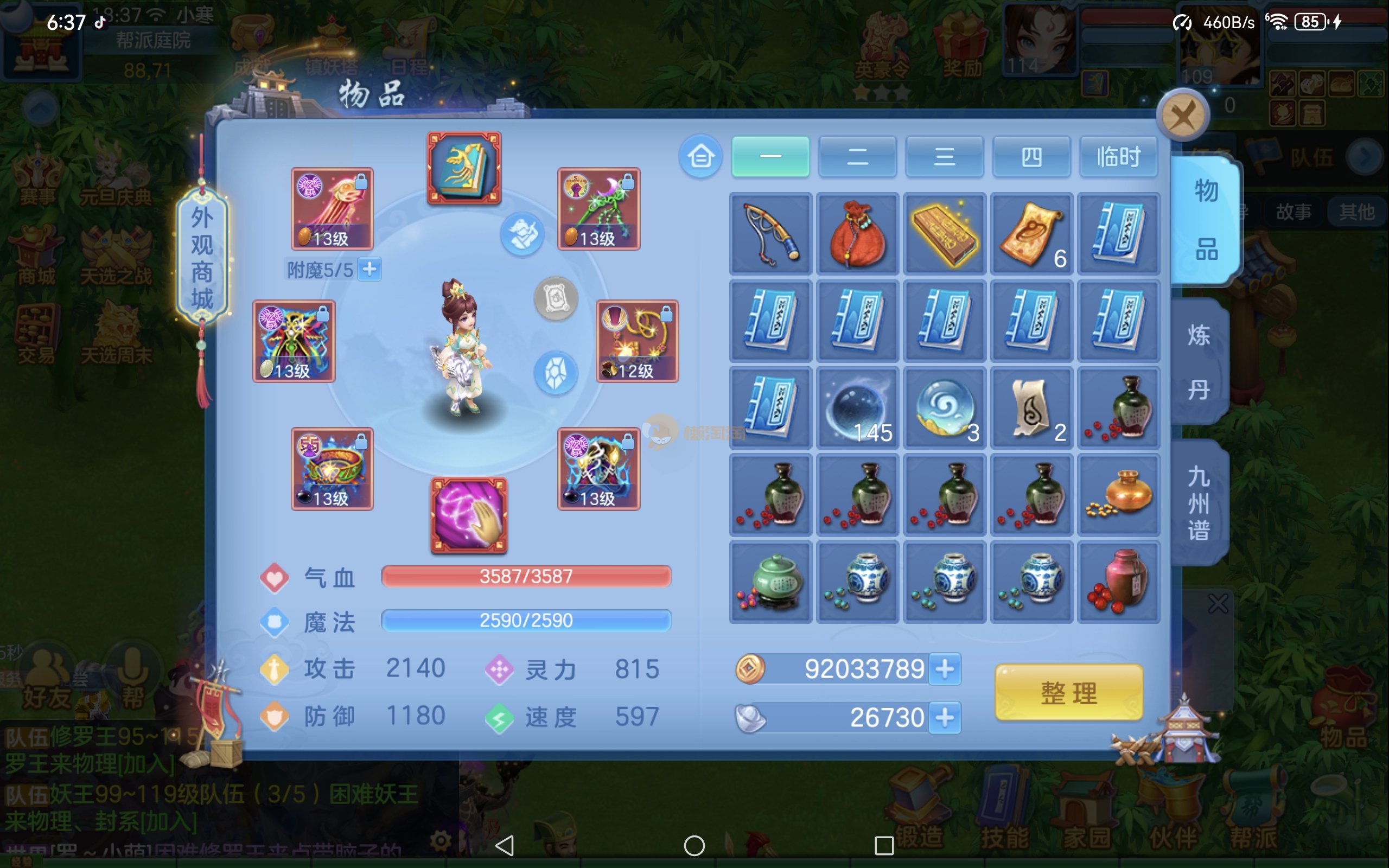Tap the Android back navigation button

pyautogui.click(x=505, y=845)
